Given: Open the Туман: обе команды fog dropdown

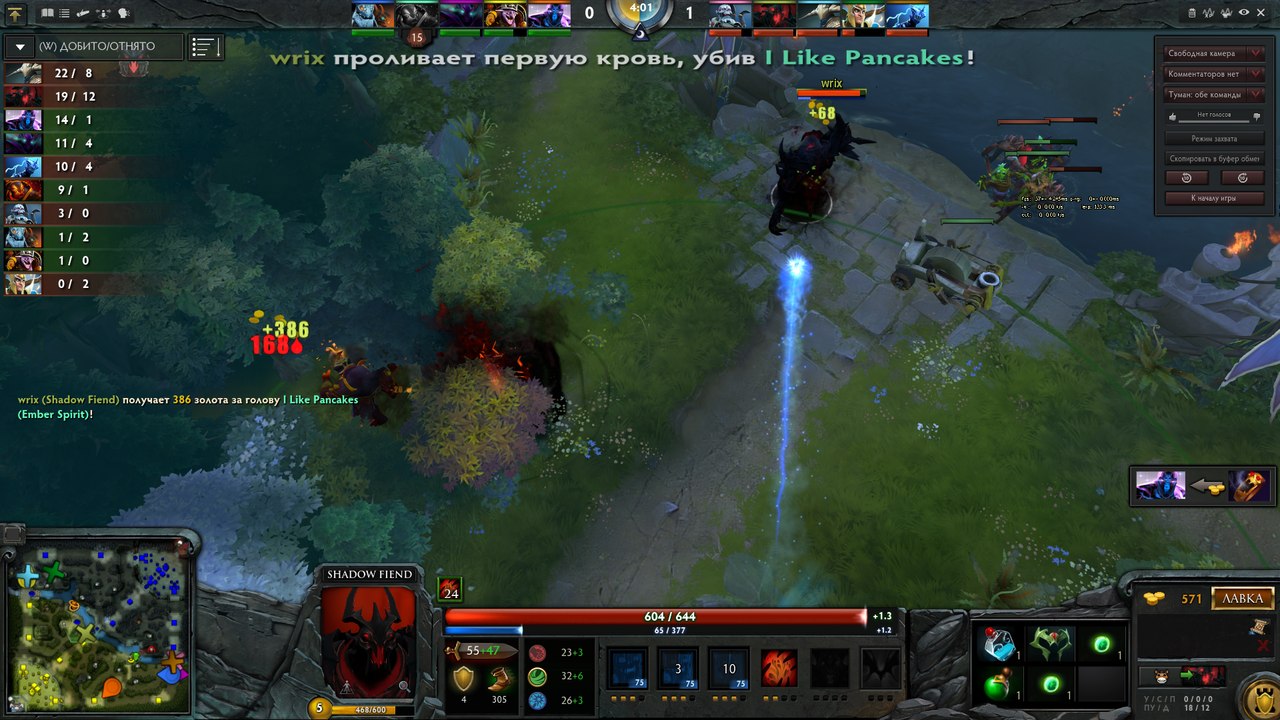Looking at the screenshot, I should pyautogui.click(x=1212, y=95).
